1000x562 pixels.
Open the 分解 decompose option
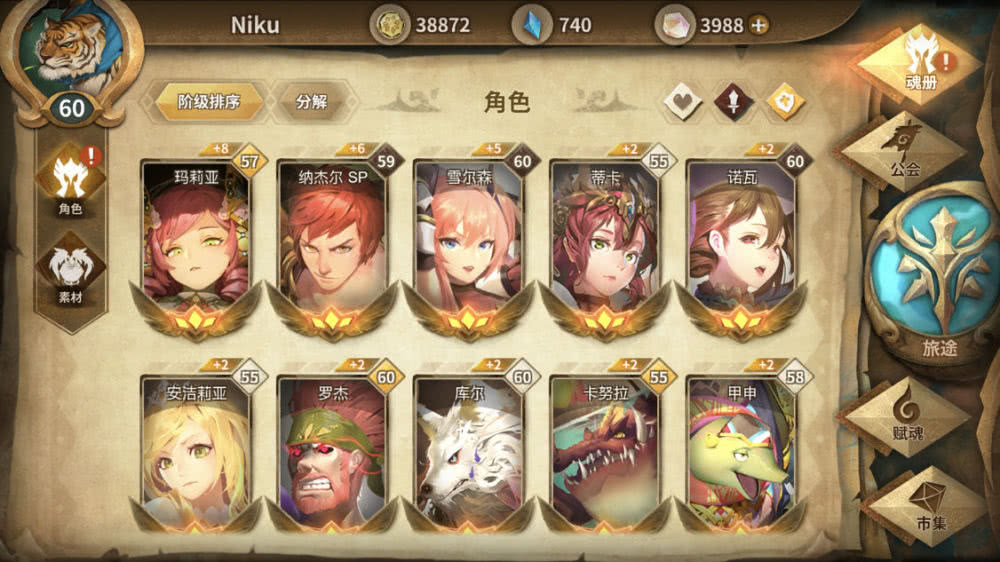(311, 102)
